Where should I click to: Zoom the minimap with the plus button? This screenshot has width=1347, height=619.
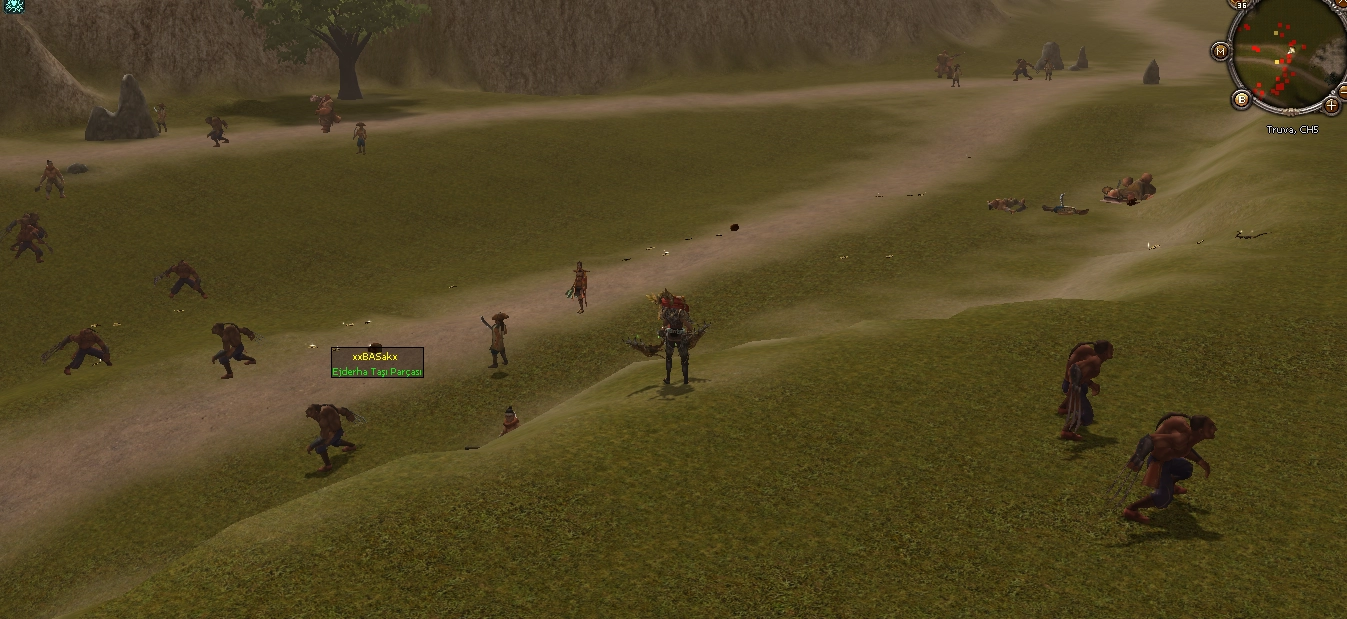pos(1331,104)
